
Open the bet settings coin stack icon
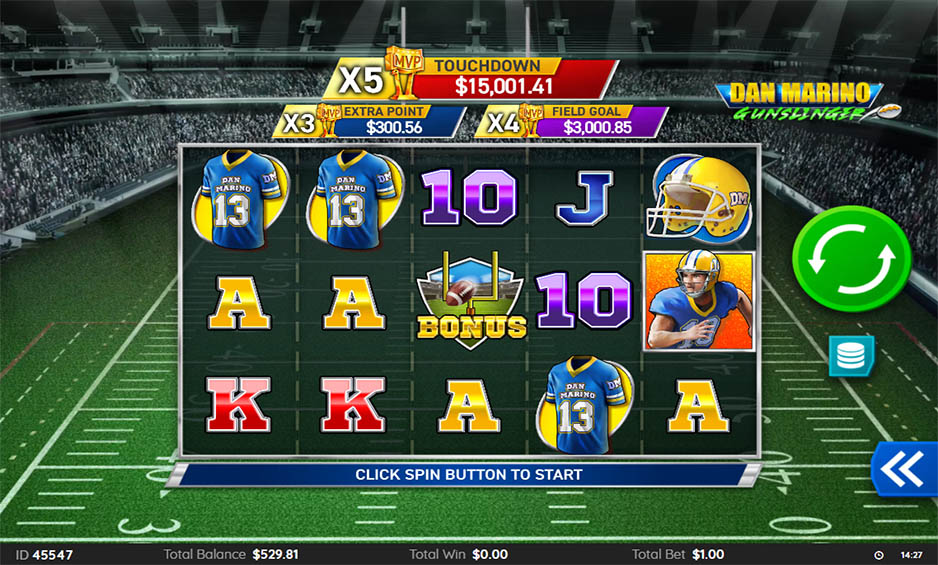coord(851,356)
